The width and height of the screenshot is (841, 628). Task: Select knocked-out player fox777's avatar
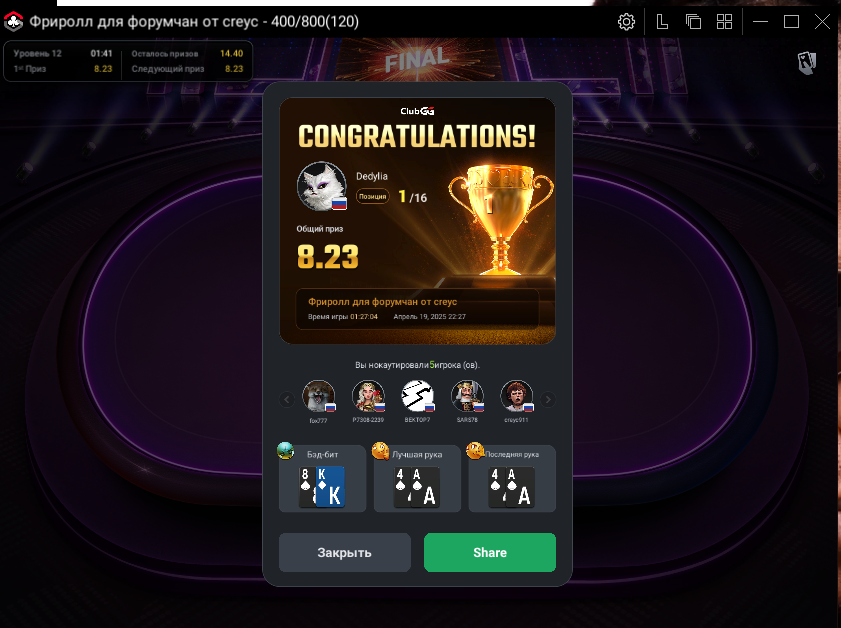[319, 397]
